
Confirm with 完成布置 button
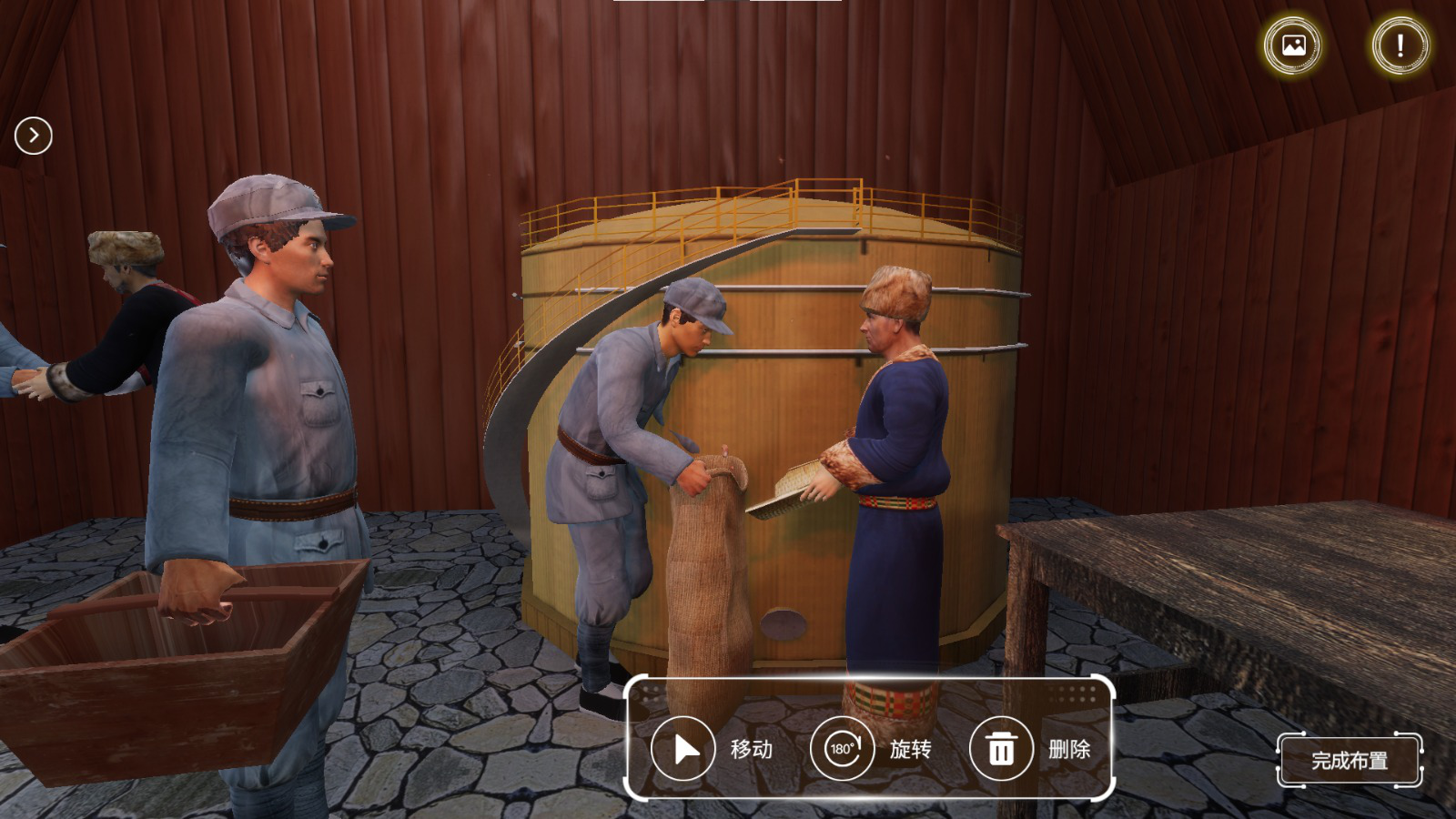(x=1350, y=760)
